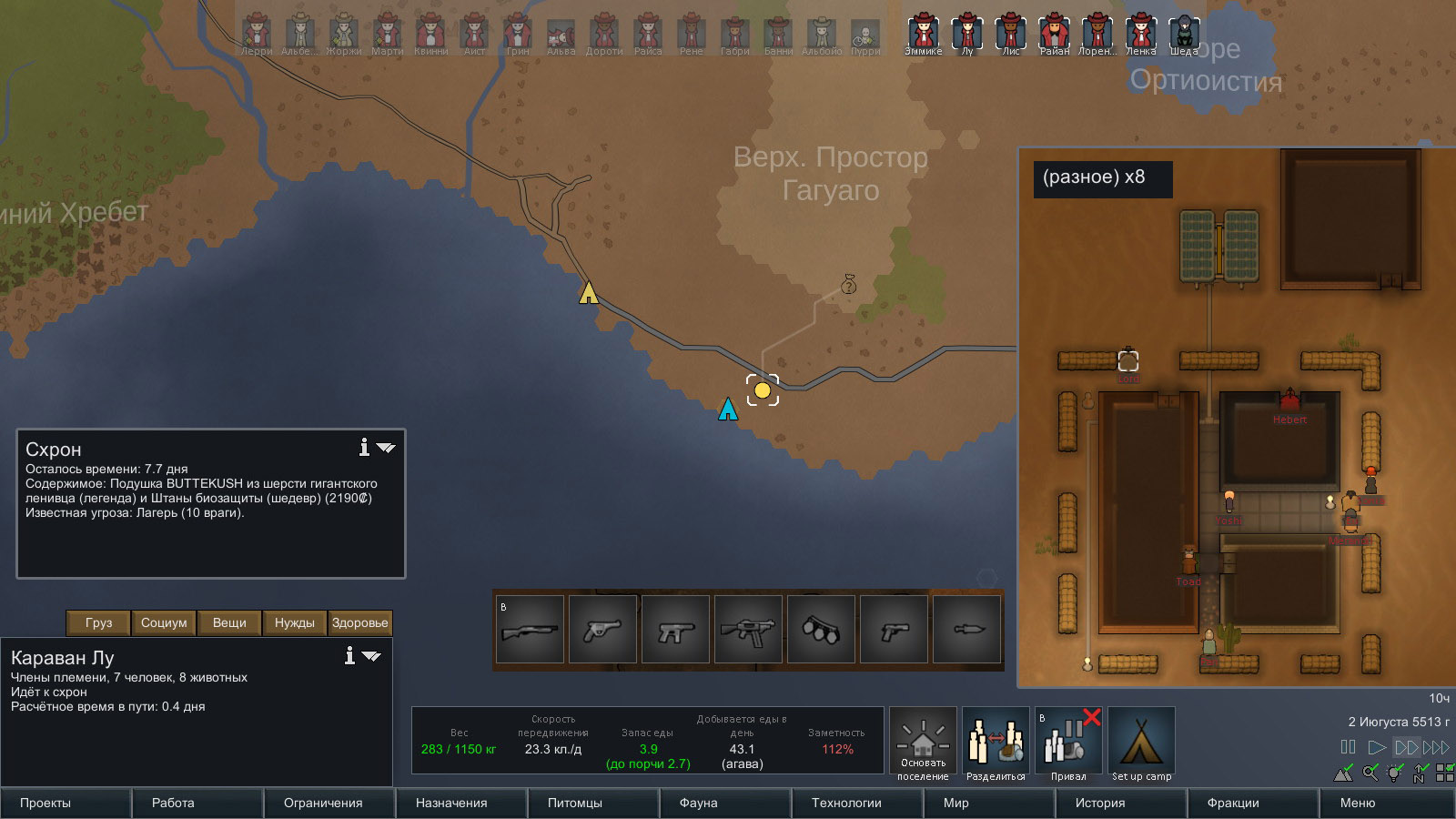The image size is (1456, 819).
Task: Pause the game with the pause control
Action: (1348, 747)
